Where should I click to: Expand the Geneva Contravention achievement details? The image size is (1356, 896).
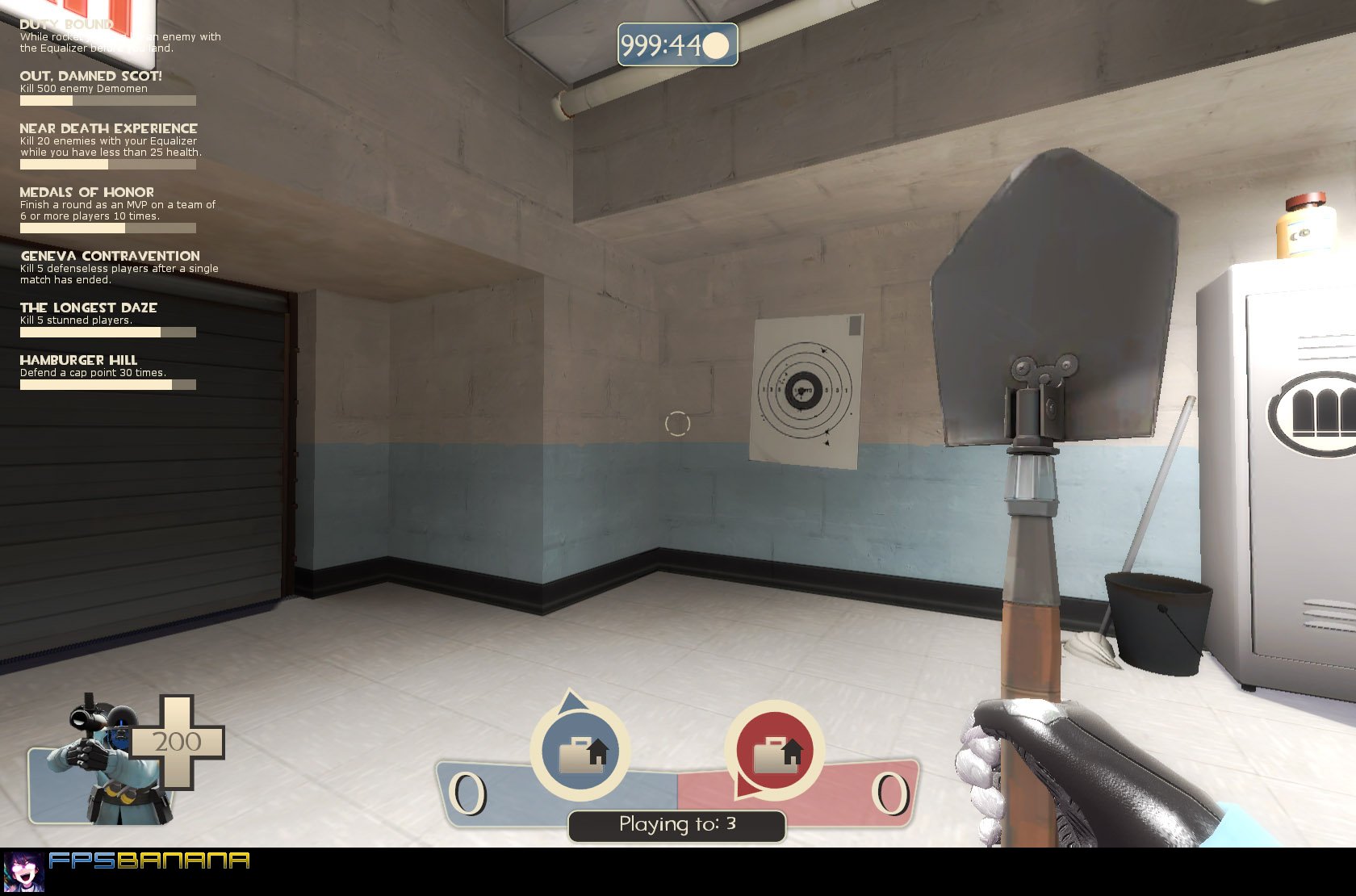click(x=111, y=255)
